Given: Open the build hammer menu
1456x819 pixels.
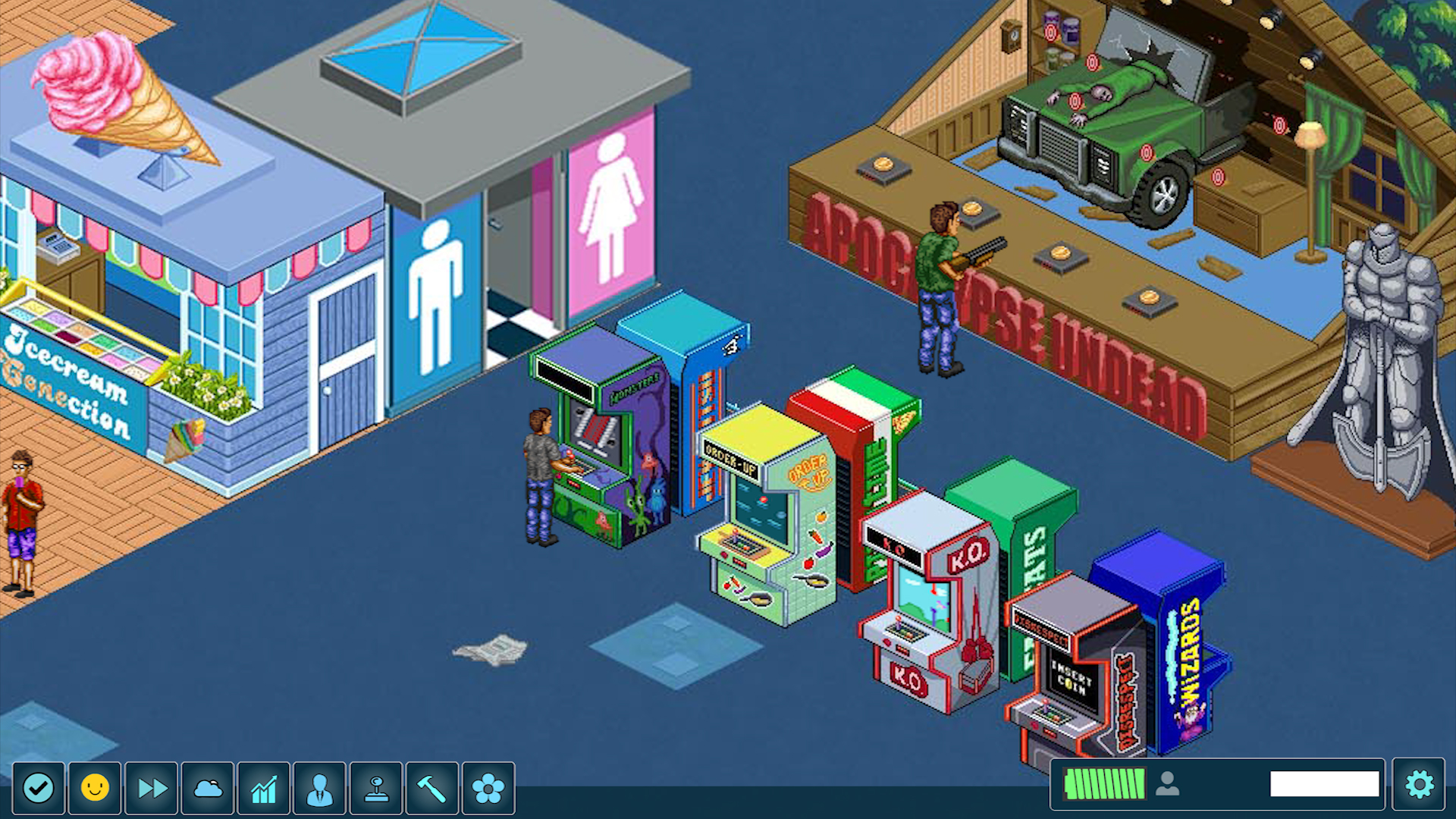Looking at the screenshot, I should coord(431,786).
